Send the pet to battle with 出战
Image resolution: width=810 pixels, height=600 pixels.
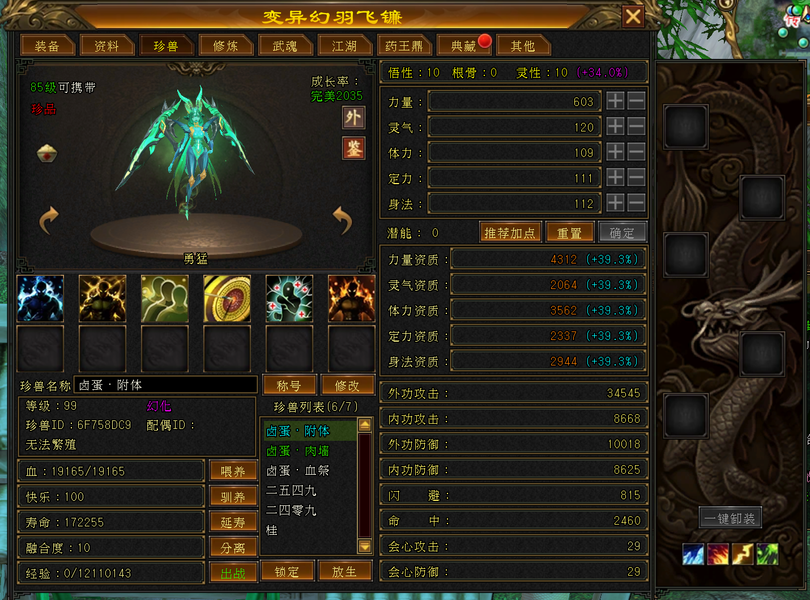click(232, 573)
